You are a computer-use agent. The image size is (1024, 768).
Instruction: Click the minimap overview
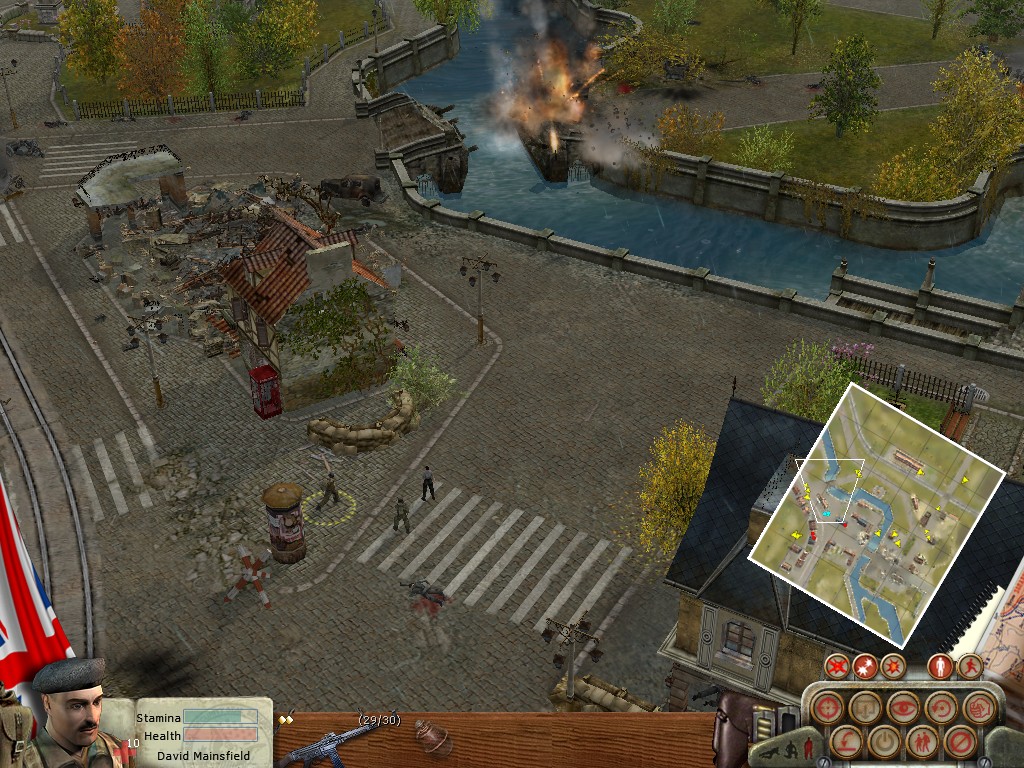point(876,512)
